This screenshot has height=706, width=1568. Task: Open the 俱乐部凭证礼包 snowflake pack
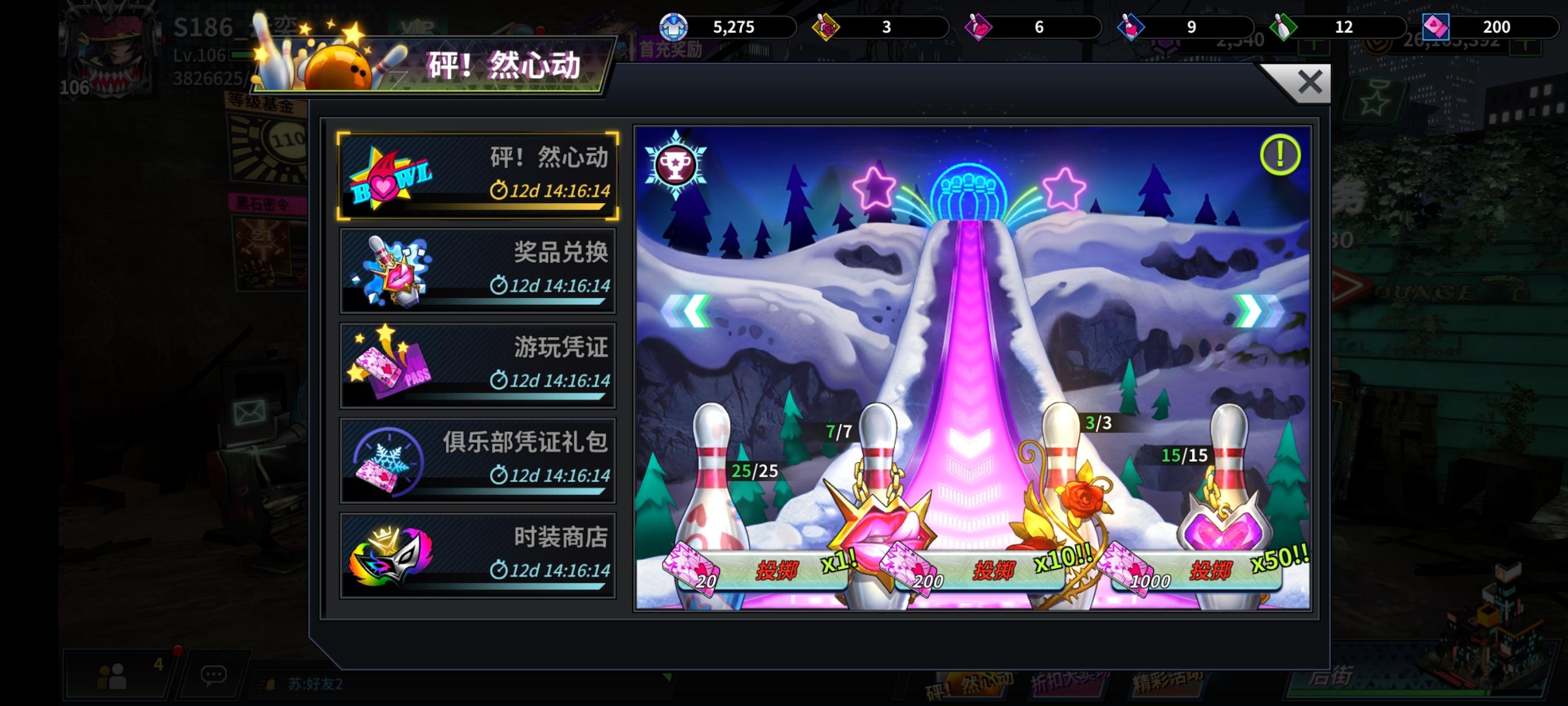coord(478,459)
